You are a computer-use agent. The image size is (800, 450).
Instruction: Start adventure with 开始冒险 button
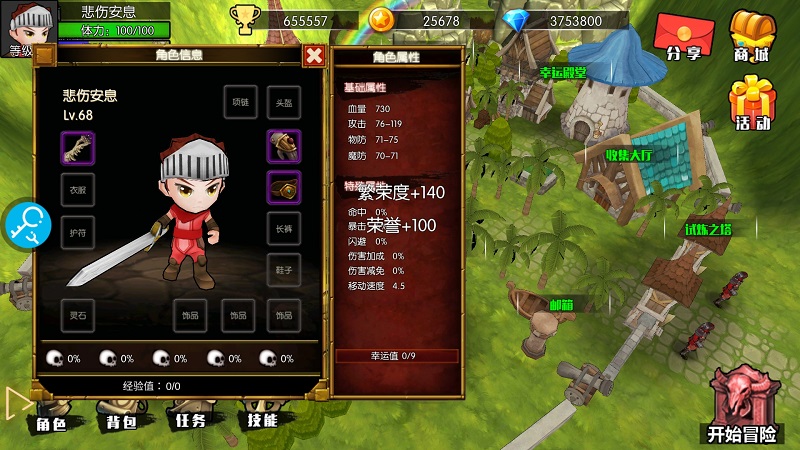pyautogui.click(x=741, y=407)
